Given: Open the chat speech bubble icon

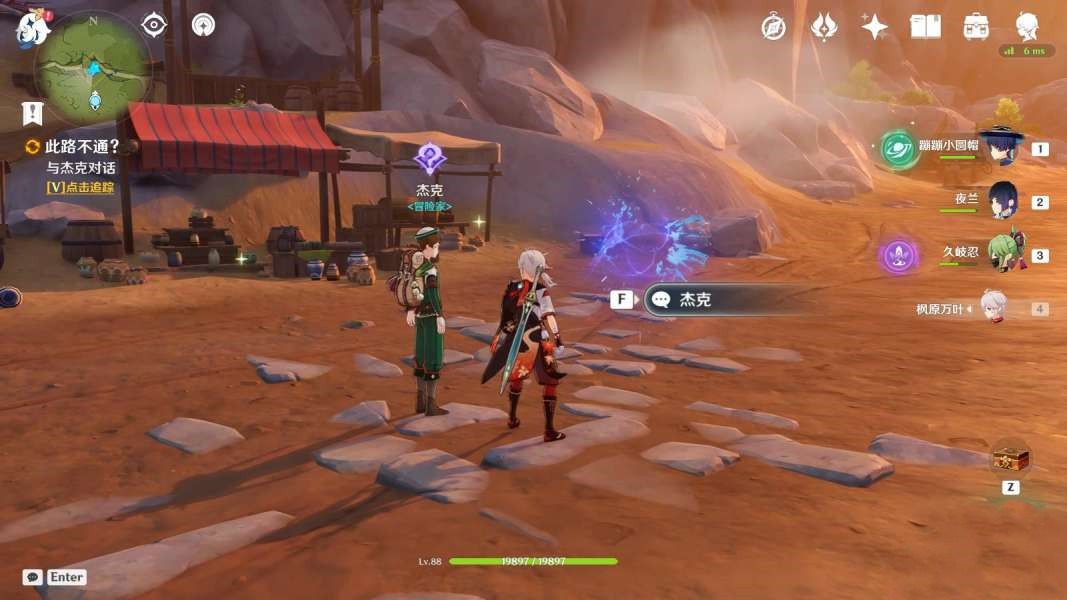Looking at the screenshot, I should pos(32,577).
